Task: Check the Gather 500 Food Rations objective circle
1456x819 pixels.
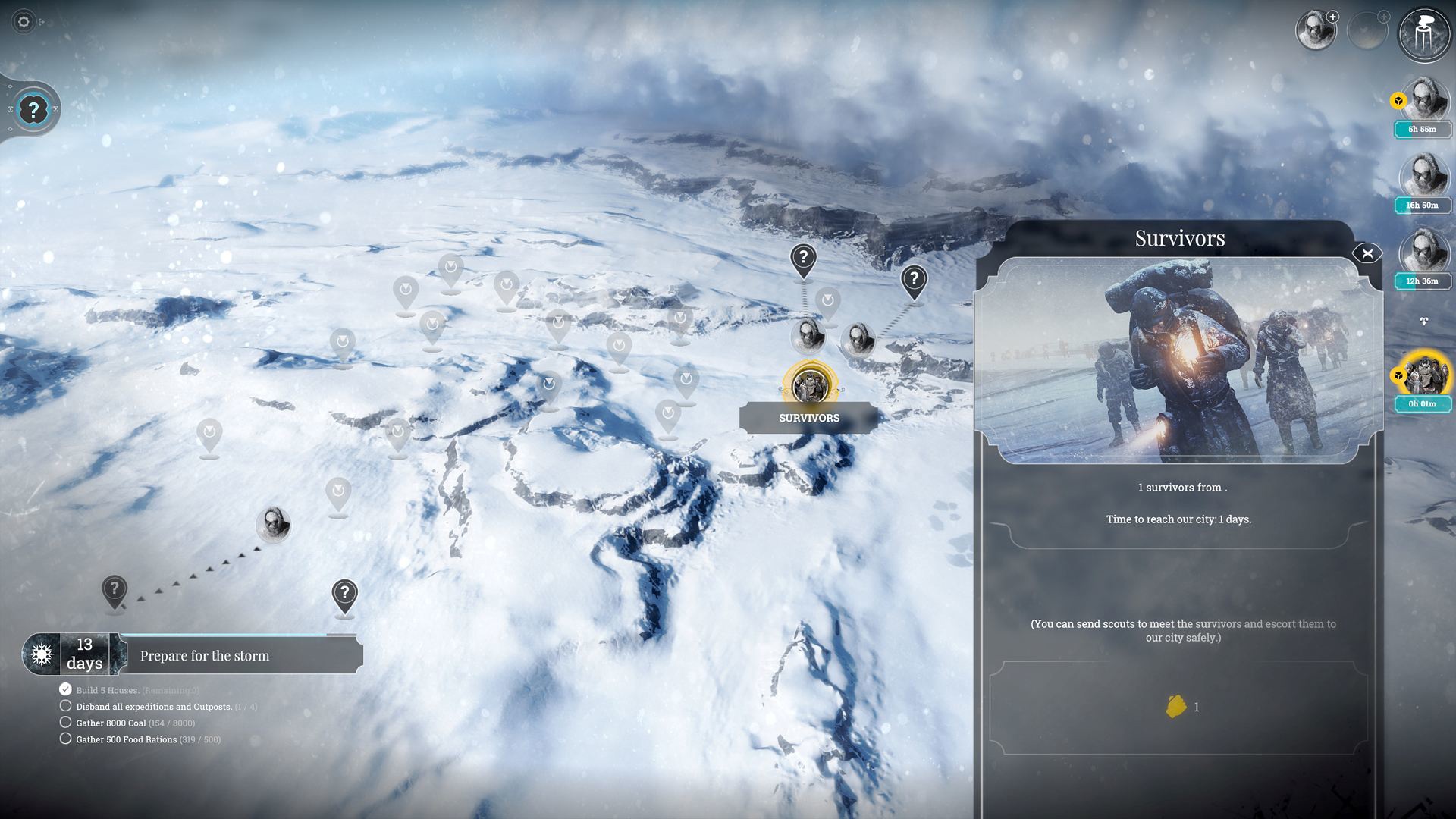Action: (65, 739)
